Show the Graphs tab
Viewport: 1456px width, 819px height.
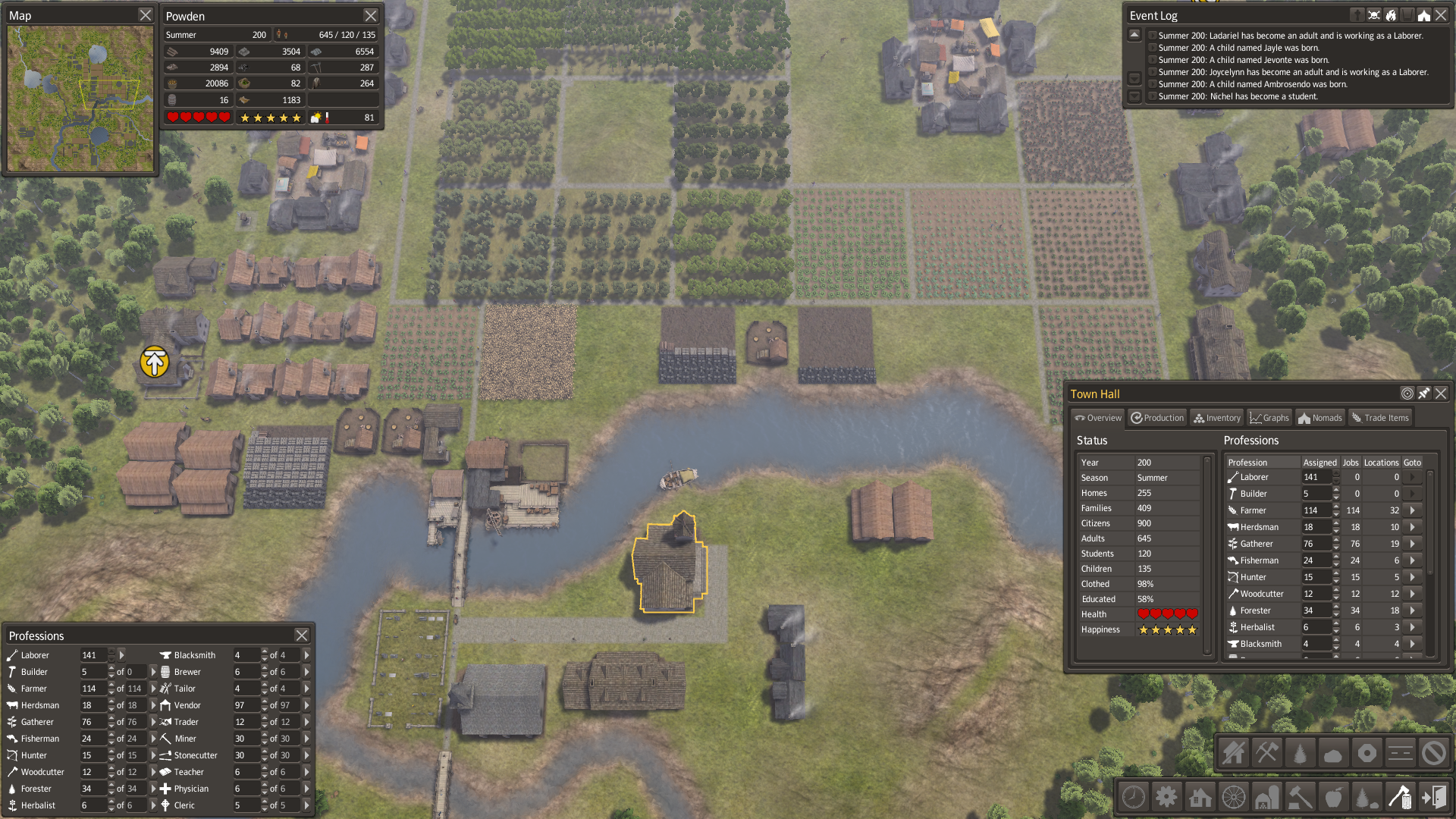point(1269,418)
